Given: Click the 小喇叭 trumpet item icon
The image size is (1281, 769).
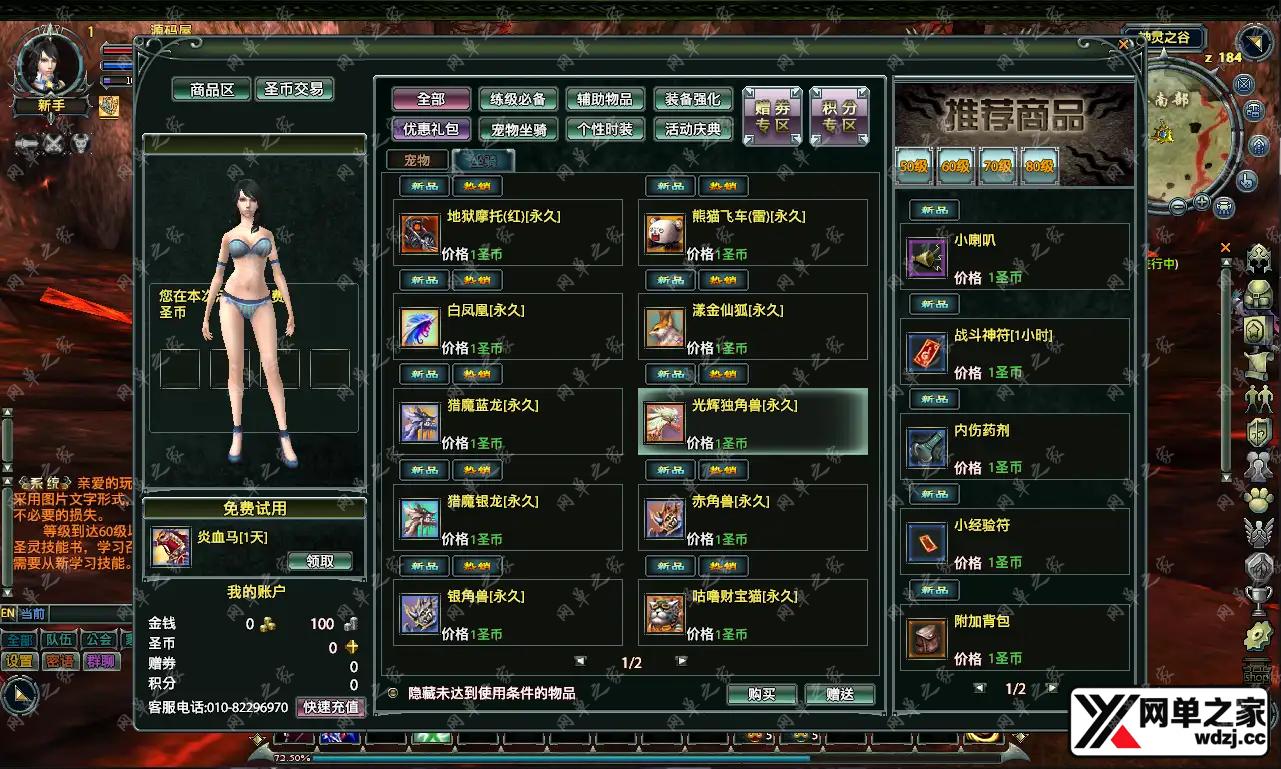Looking at the screenshot, I should (x=925, y=258).
